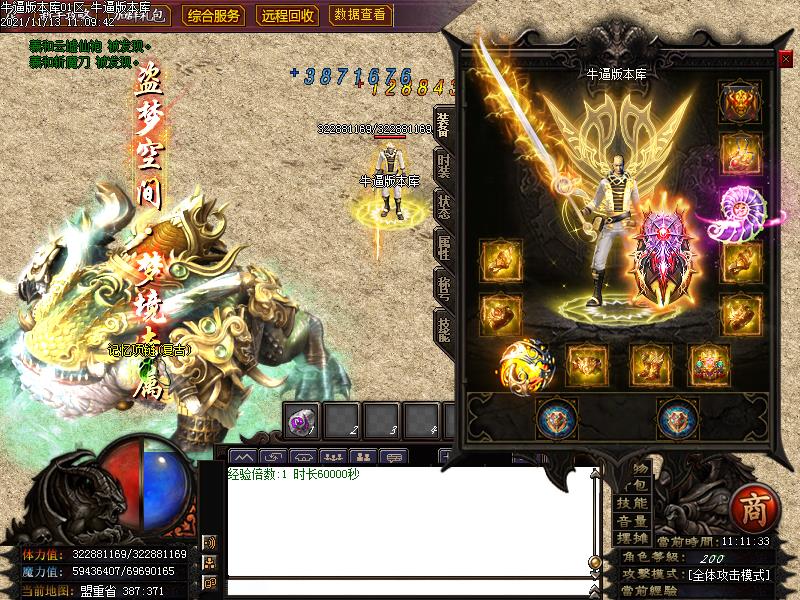Click the 技能 button in the bottom-right menu
Screen dimensions: 800x600
click(x=632, y=502)
